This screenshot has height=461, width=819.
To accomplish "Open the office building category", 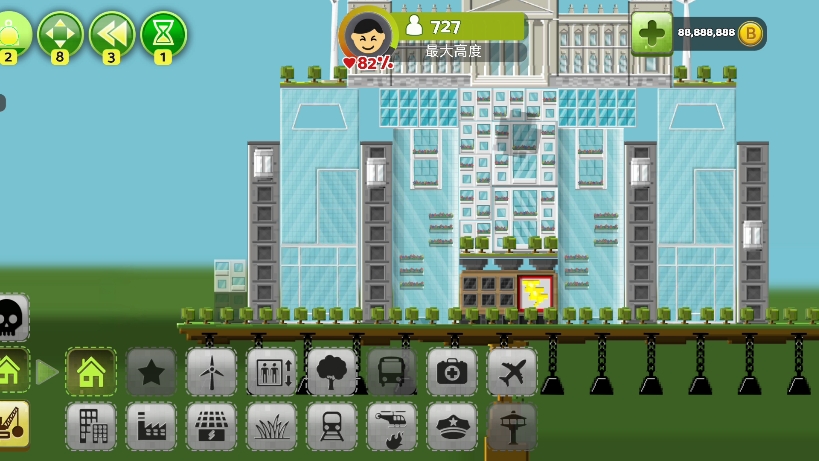I will pos(91,426).
